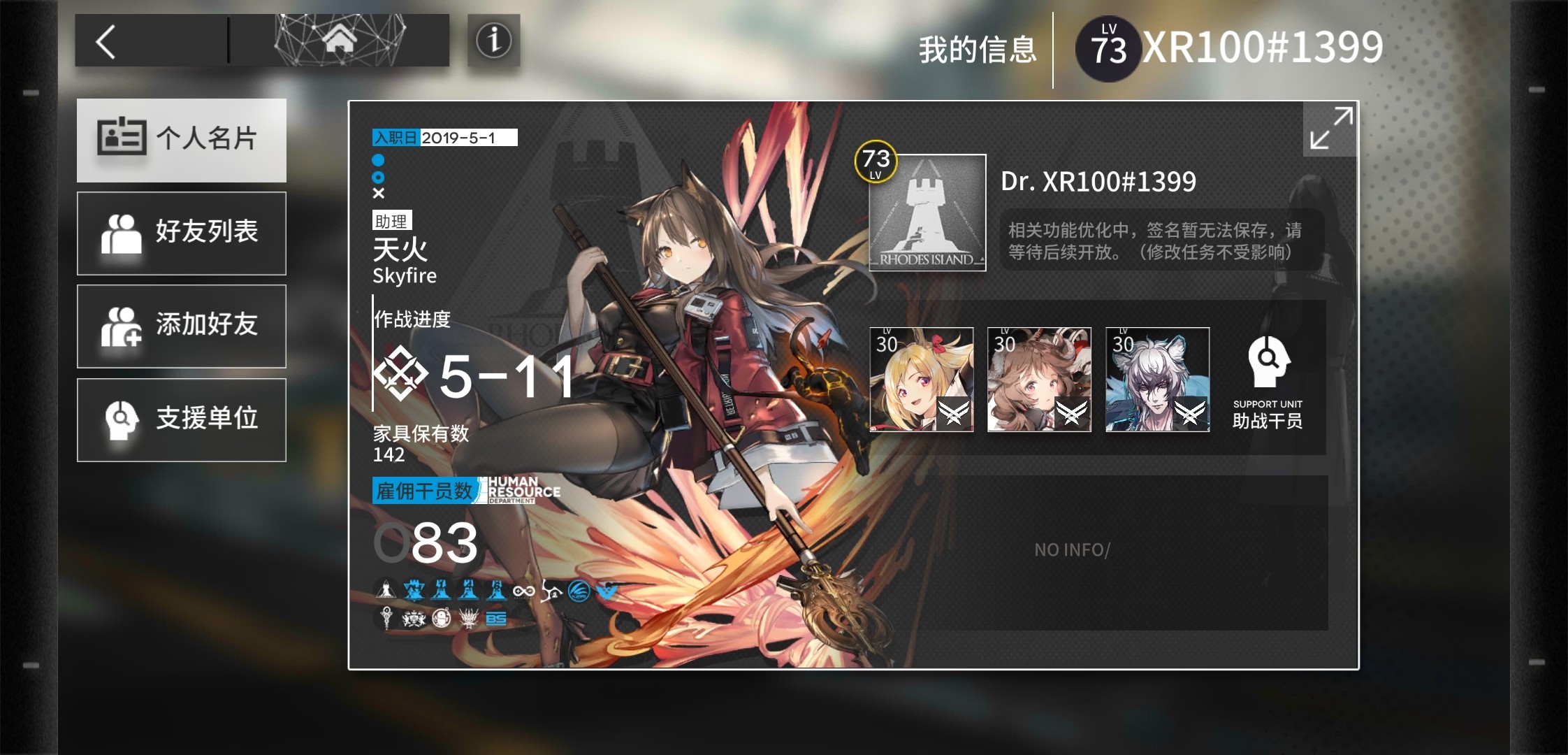The image size is (1568, 755).
Task: Return to the home screen
Action: coord(340,41)
